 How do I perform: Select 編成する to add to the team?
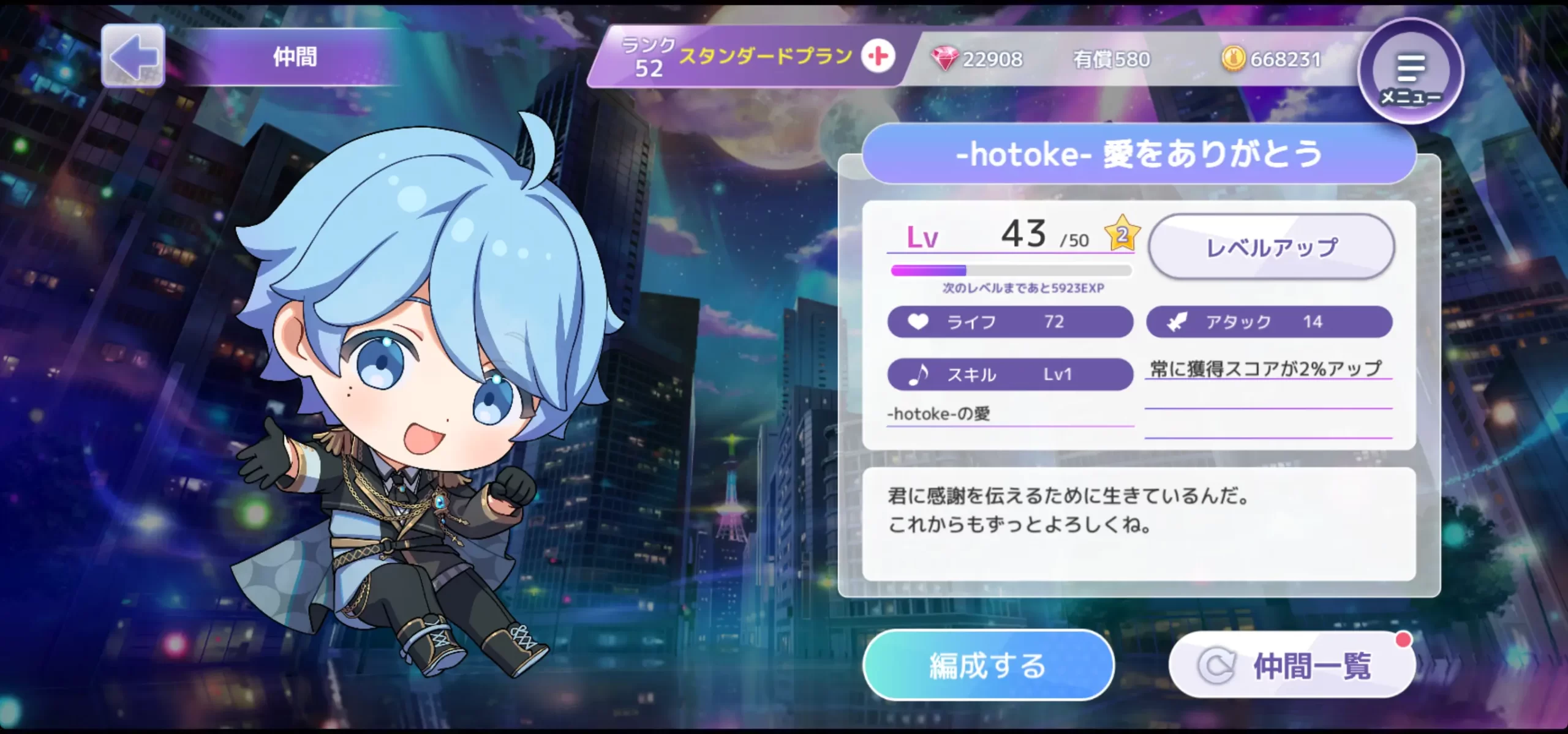(987, 665)
